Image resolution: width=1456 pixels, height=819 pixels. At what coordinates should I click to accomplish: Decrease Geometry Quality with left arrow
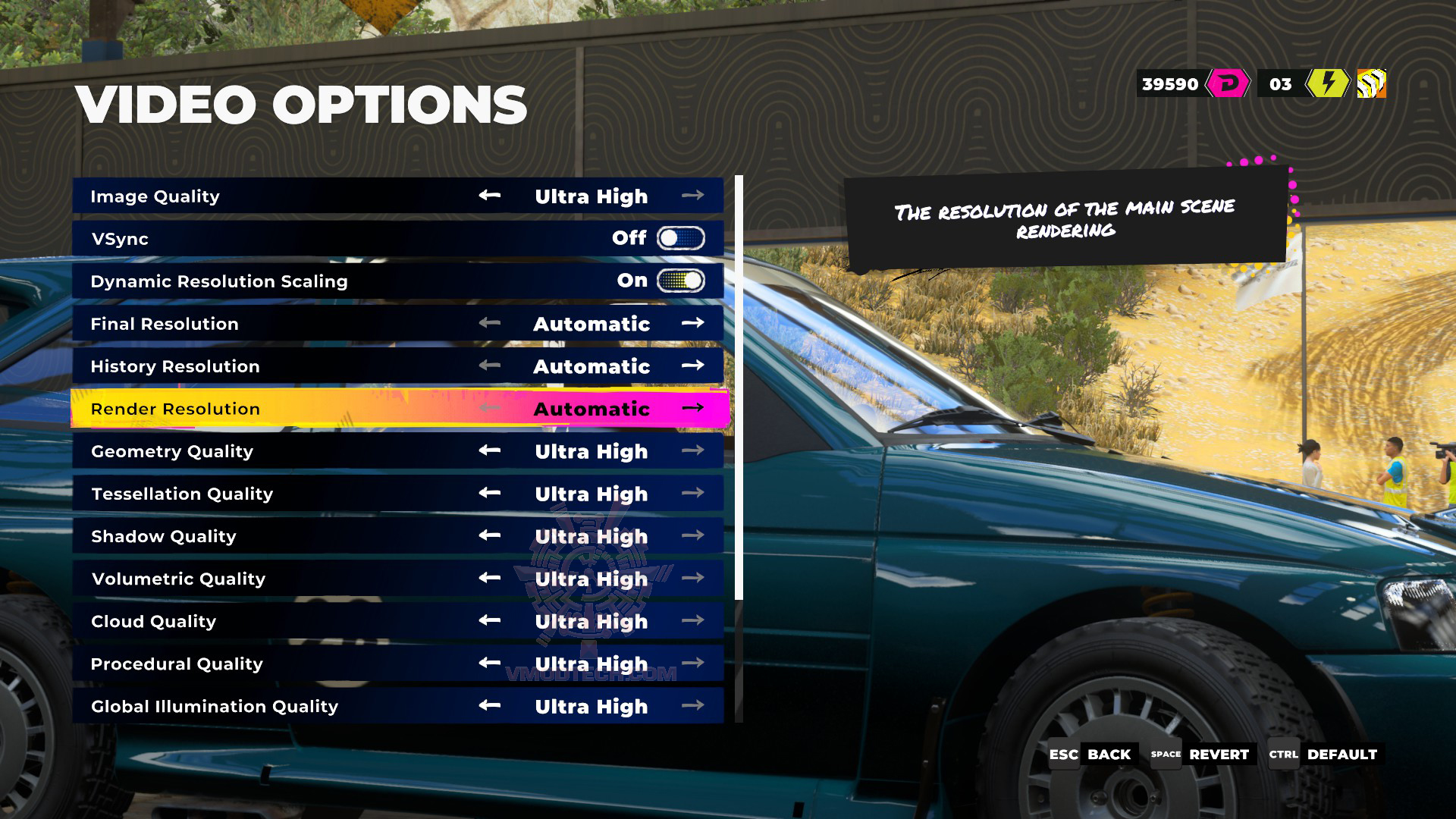[x=489, y=450]
